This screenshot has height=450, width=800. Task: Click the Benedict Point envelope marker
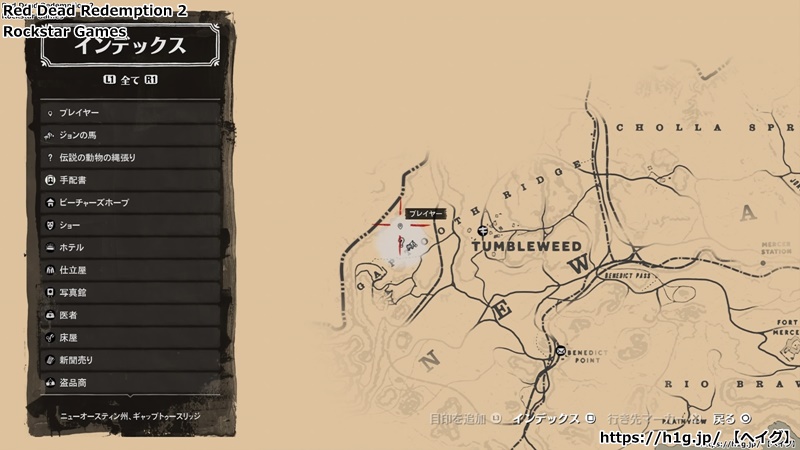[x=560, y=350]
